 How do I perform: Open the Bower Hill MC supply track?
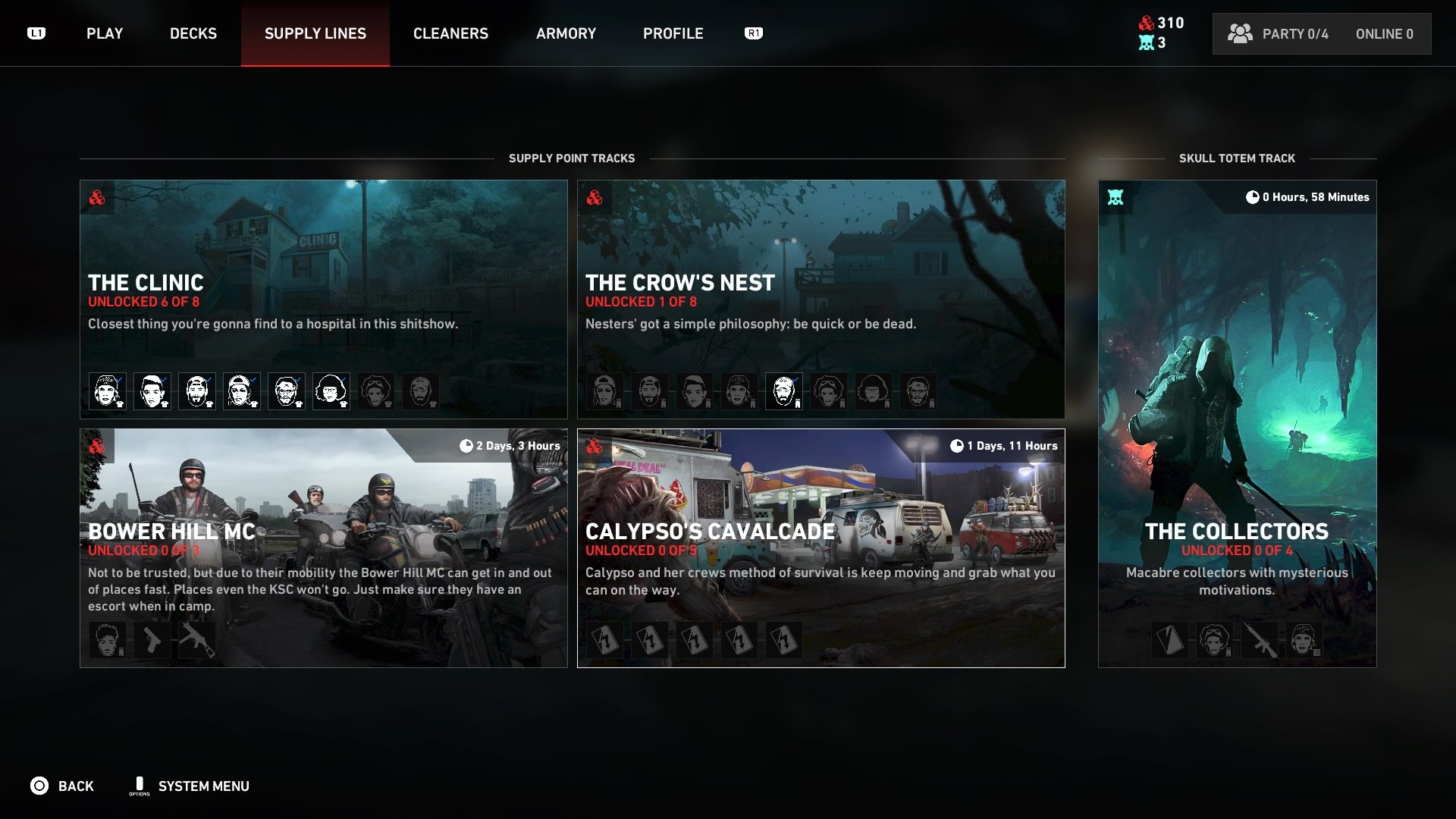point(323,548)
